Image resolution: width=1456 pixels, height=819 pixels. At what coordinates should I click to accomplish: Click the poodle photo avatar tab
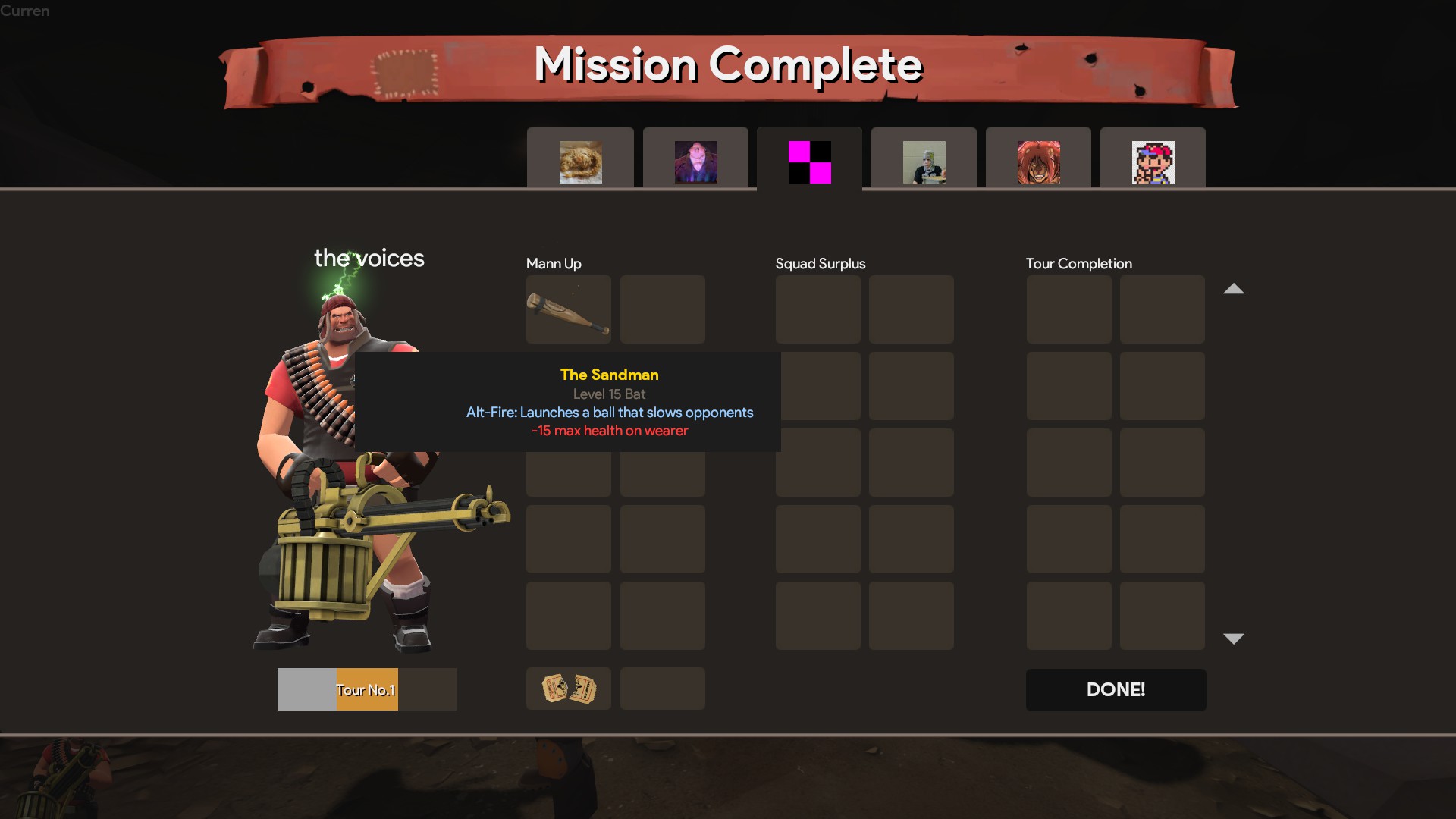[x=580, y=161]
